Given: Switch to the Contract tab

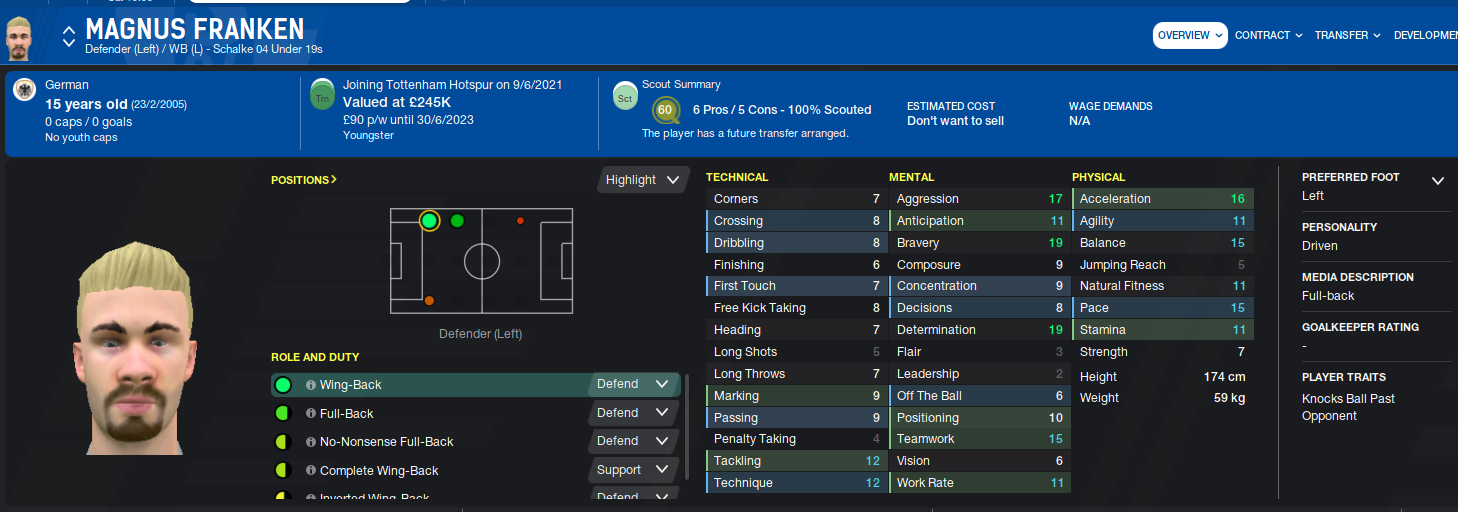Looking at the screenshot, I should click(1268, 36).
